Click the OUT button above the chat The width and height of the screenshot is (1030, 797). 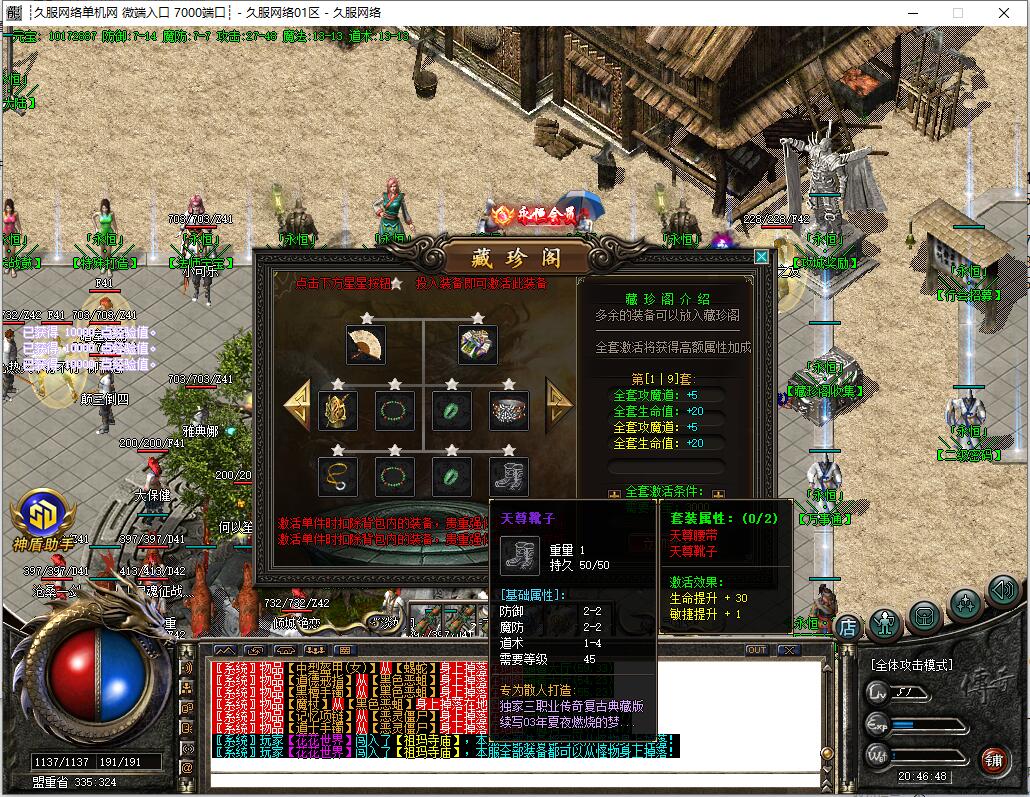(x=756, y=650)
